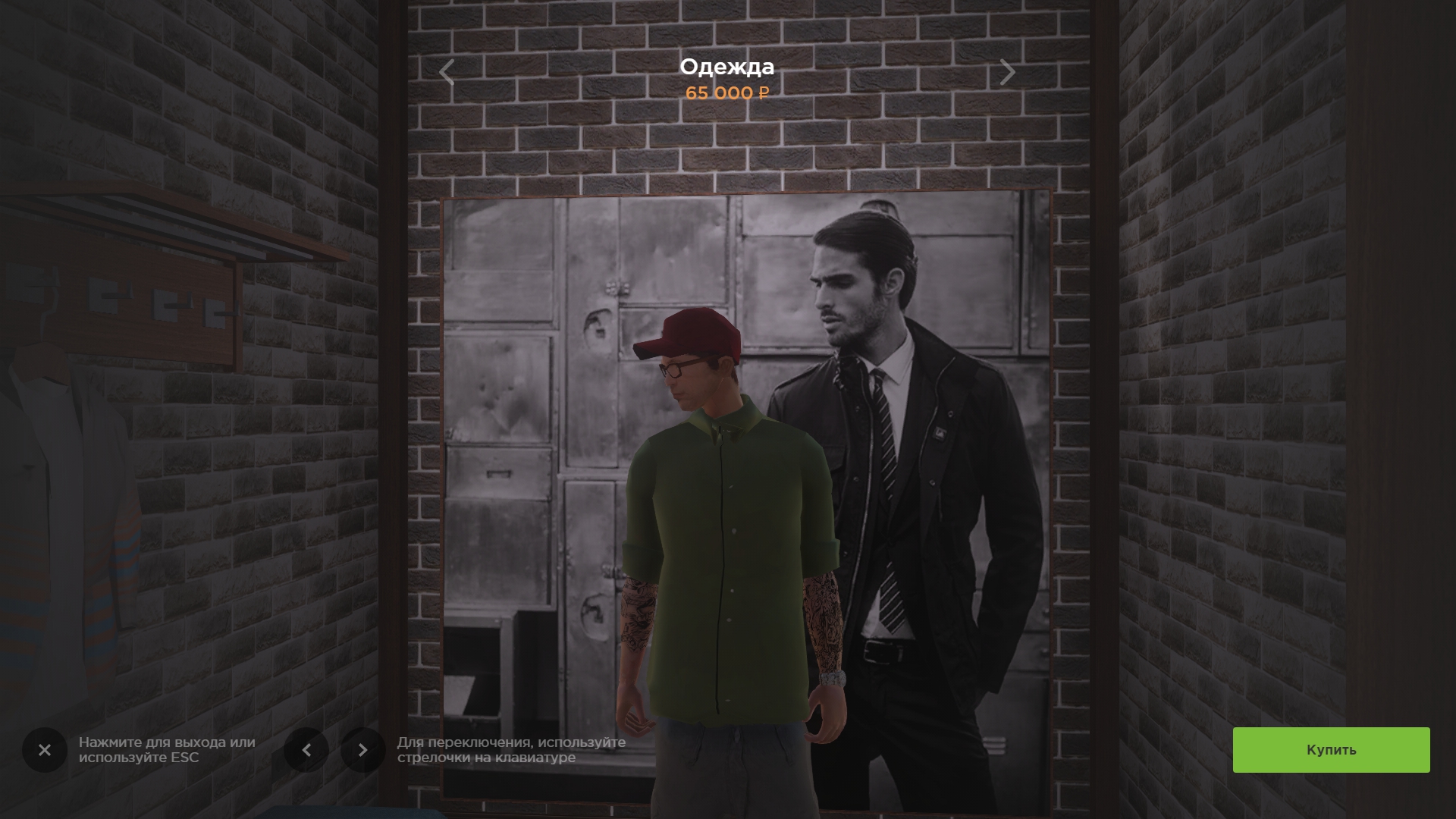Switch to previous item using bottom left arrow
The height and width of the screenshot is (819, 1456).
(306, 750)
